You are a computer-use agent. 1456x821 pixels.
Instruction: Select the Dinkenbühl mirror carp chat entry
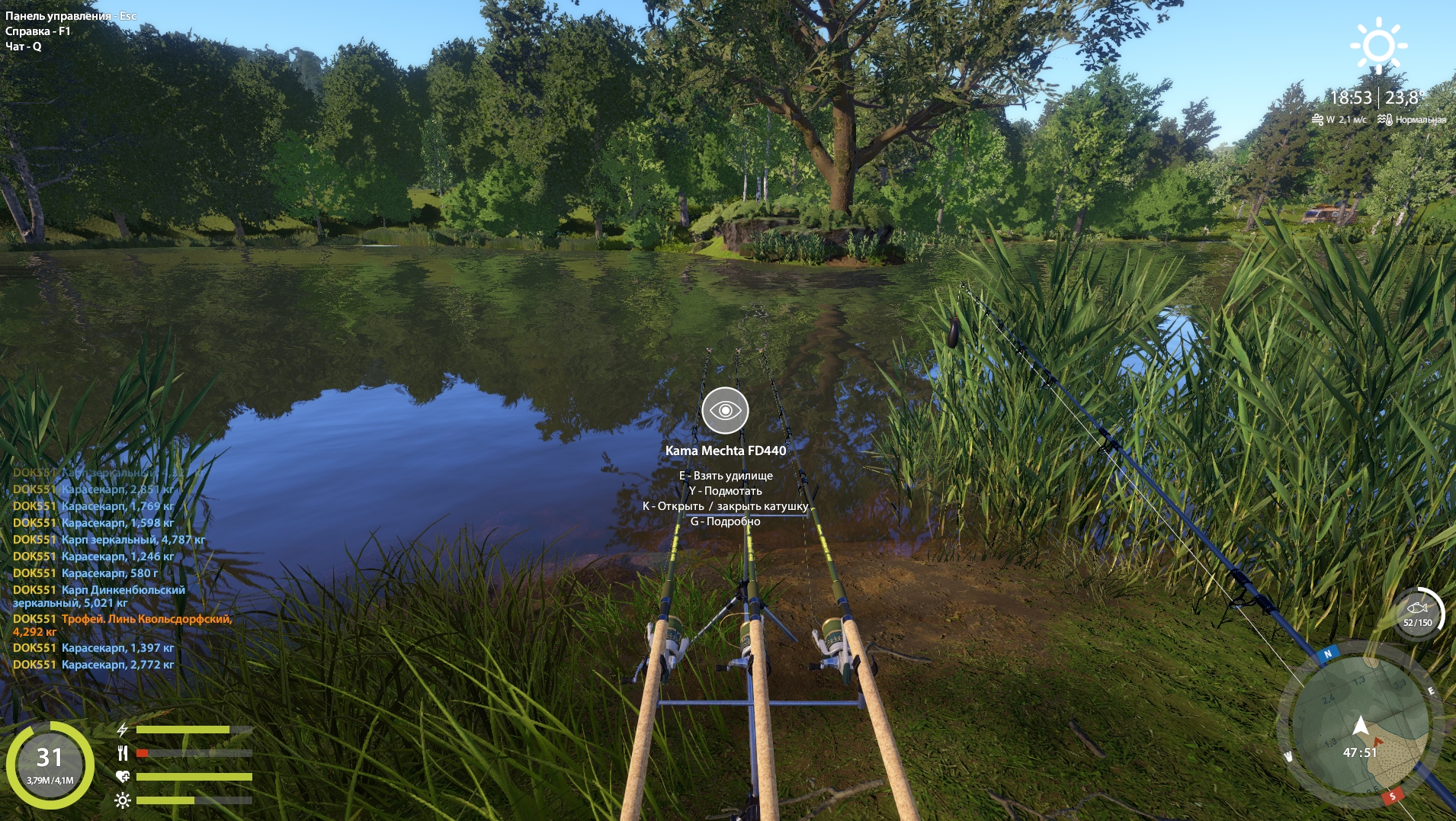click(99, 596)
